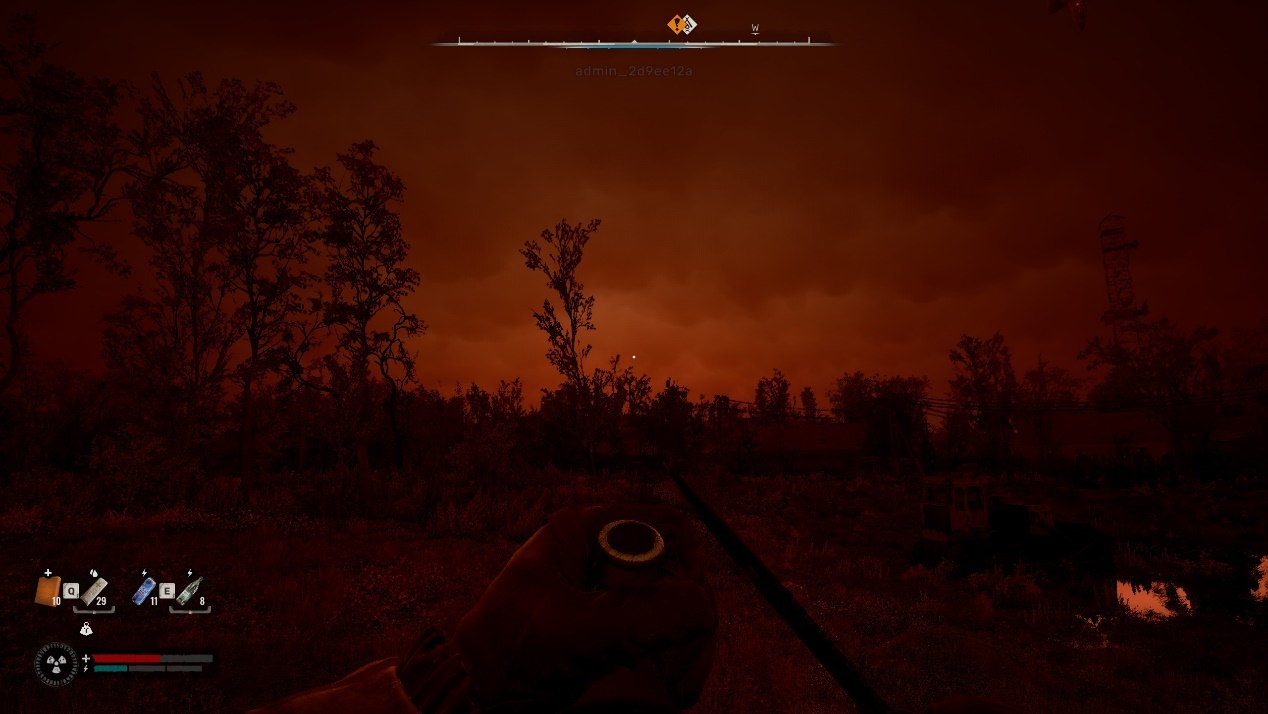Choose the green bottle quick slot
Image resolution: width=1268 pixels, height=714 pixels.
[x=189, y=590]
